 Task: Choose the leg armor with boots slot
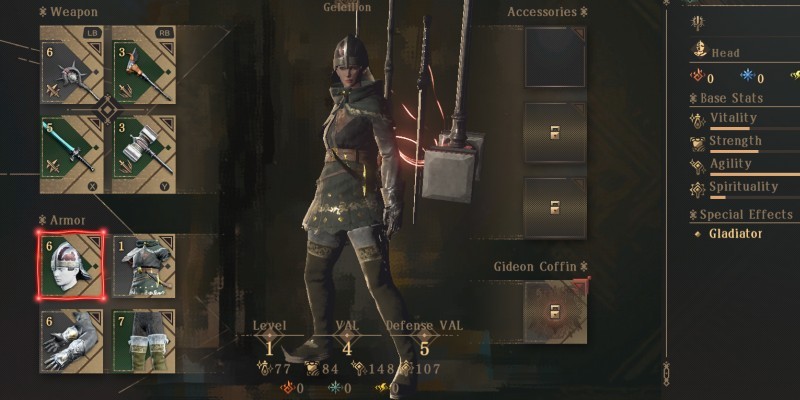click(x=144, y=340)
